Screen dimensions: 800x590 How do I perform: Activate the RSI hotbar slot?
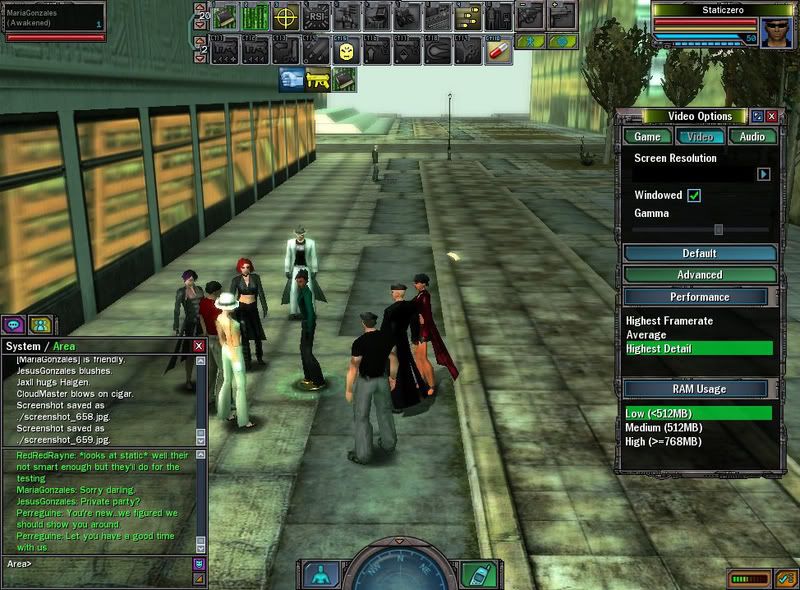316,17
